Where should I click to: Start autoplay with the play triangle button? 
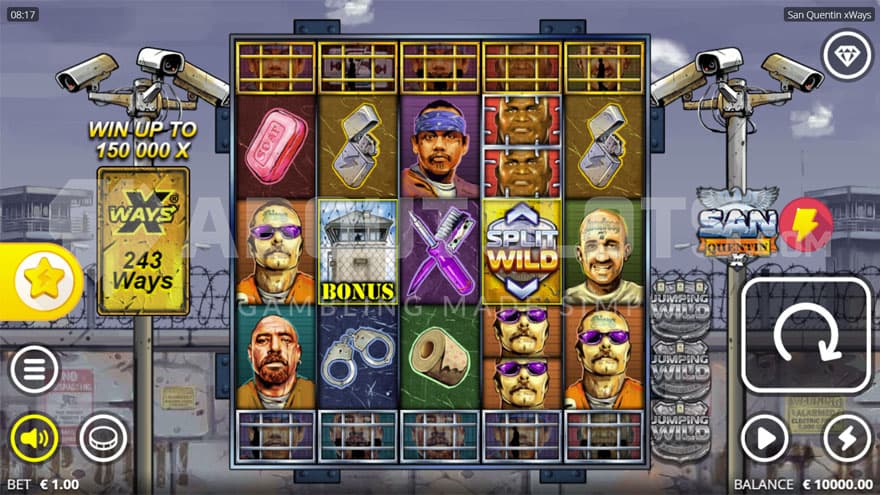pyautogui.click(x=765, y=438)
